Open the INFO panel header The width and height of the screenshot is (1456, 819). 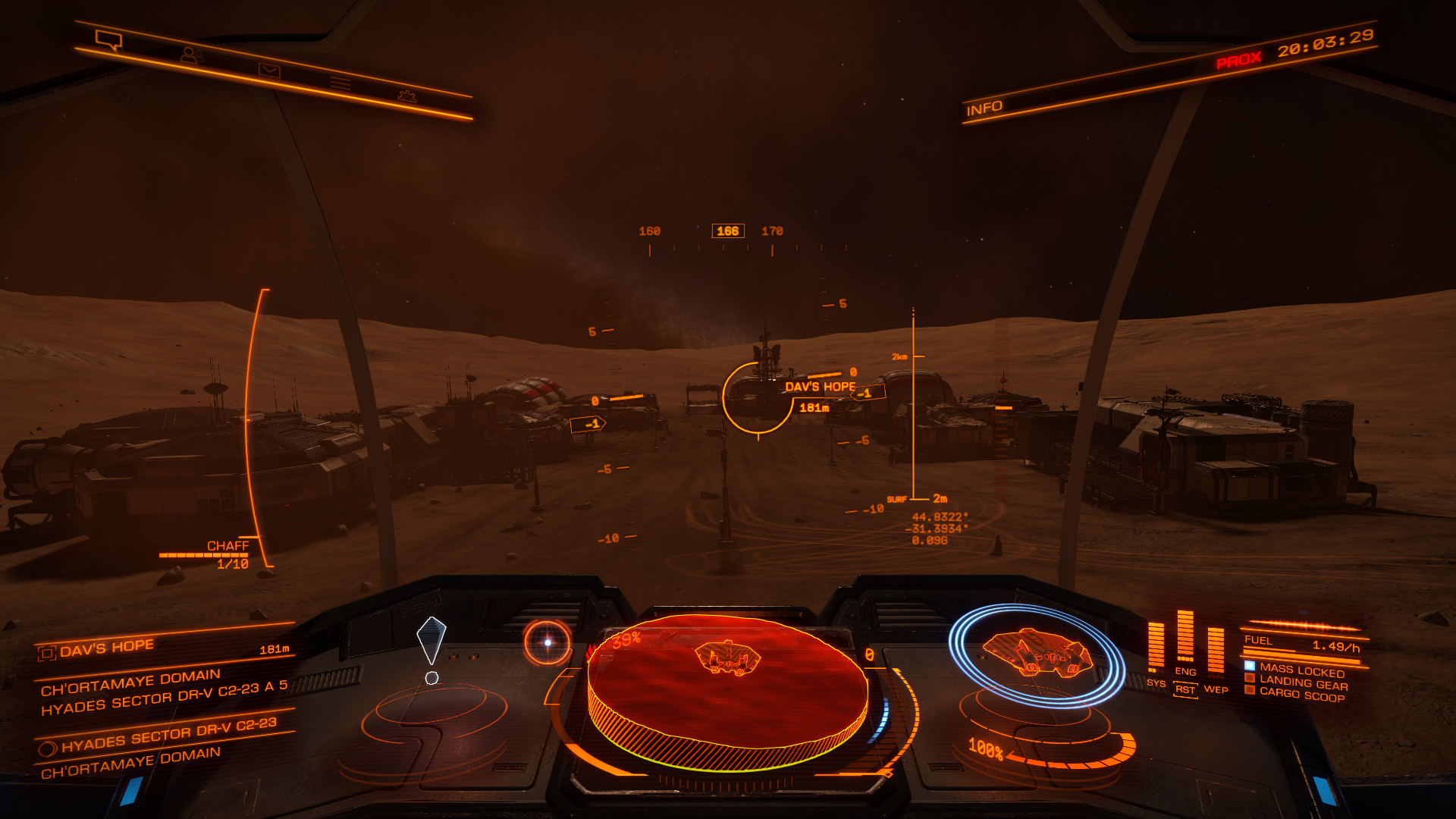click(x=984, y=108)
